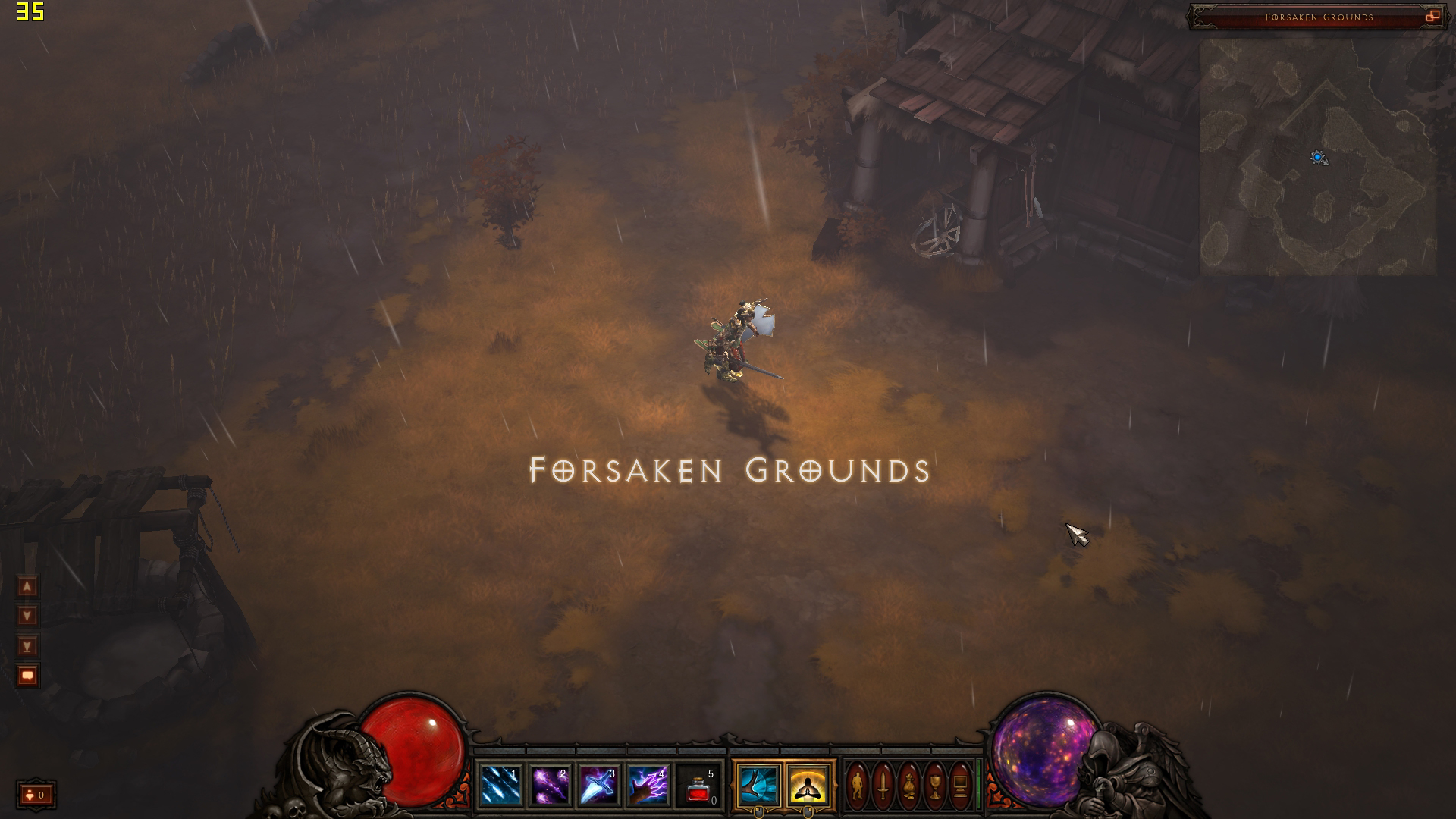Select the blue hand left-mouse skill
Image resolution: width=1456 pixels, height=819 pixels.
click(x=758, y=786)
